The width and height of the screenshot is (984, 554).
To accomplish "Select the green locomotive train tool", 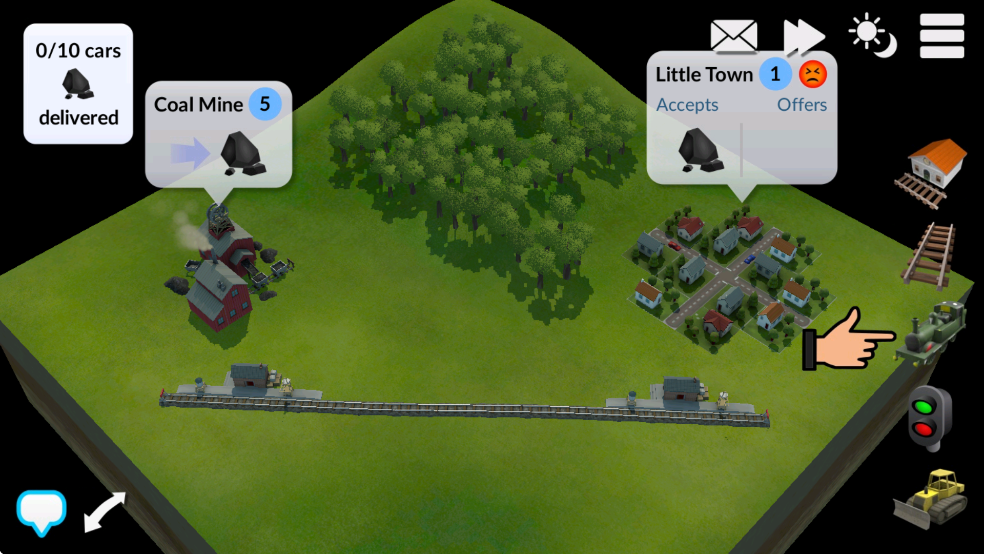I will (x=935, y=335).
